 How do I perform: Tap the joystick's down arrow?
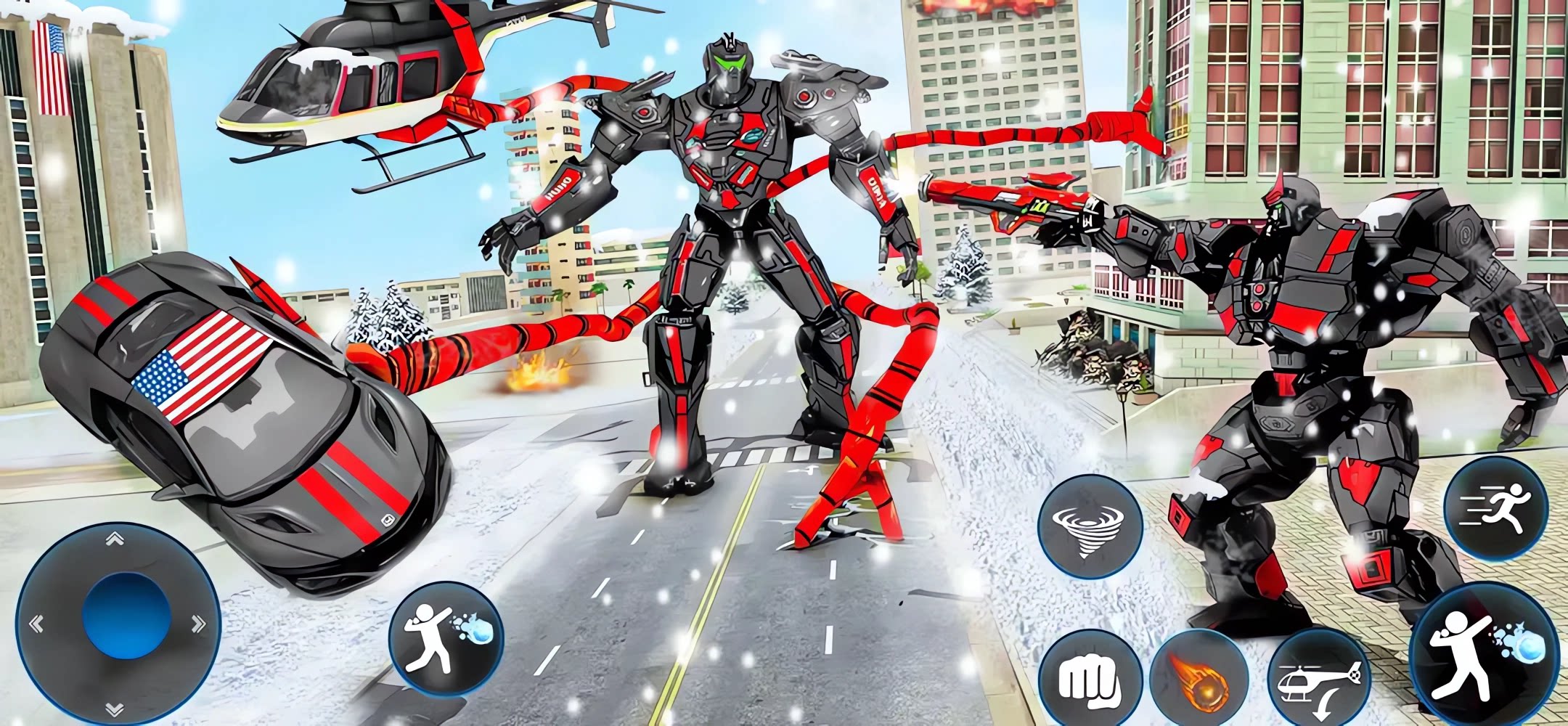point(115,708)
